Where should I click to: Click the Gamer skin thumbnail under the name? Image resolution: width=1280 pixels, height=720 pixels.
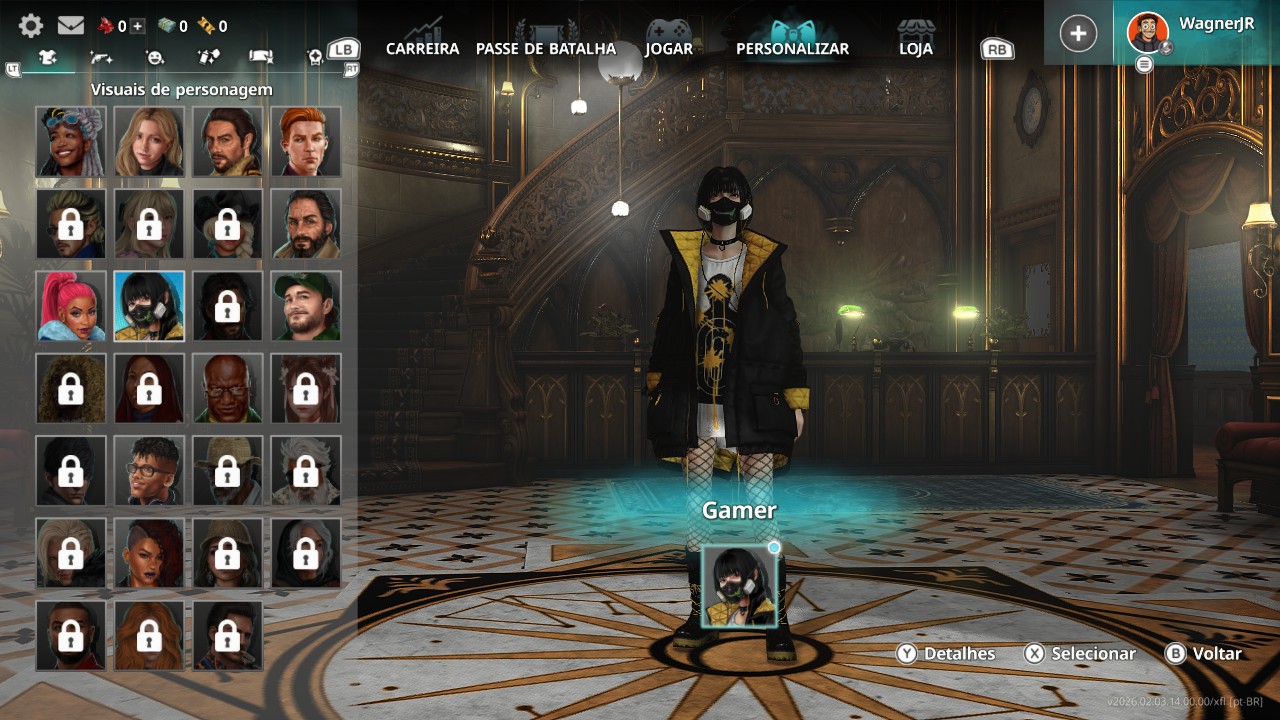[739, 587]
